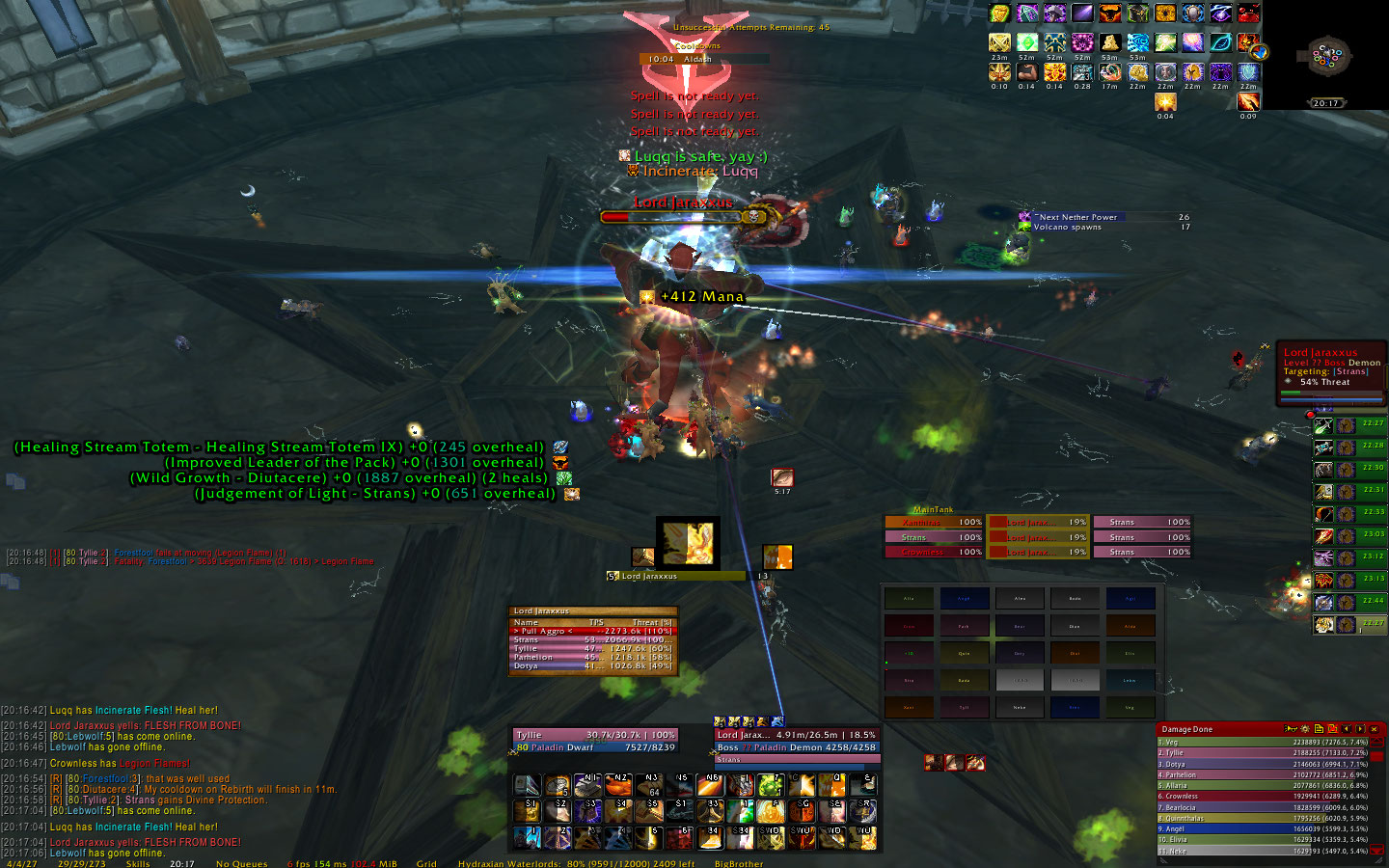Activate the golden face ability bound to F
This screenshot has height=868, width=1389.
(x=772, y=810)
